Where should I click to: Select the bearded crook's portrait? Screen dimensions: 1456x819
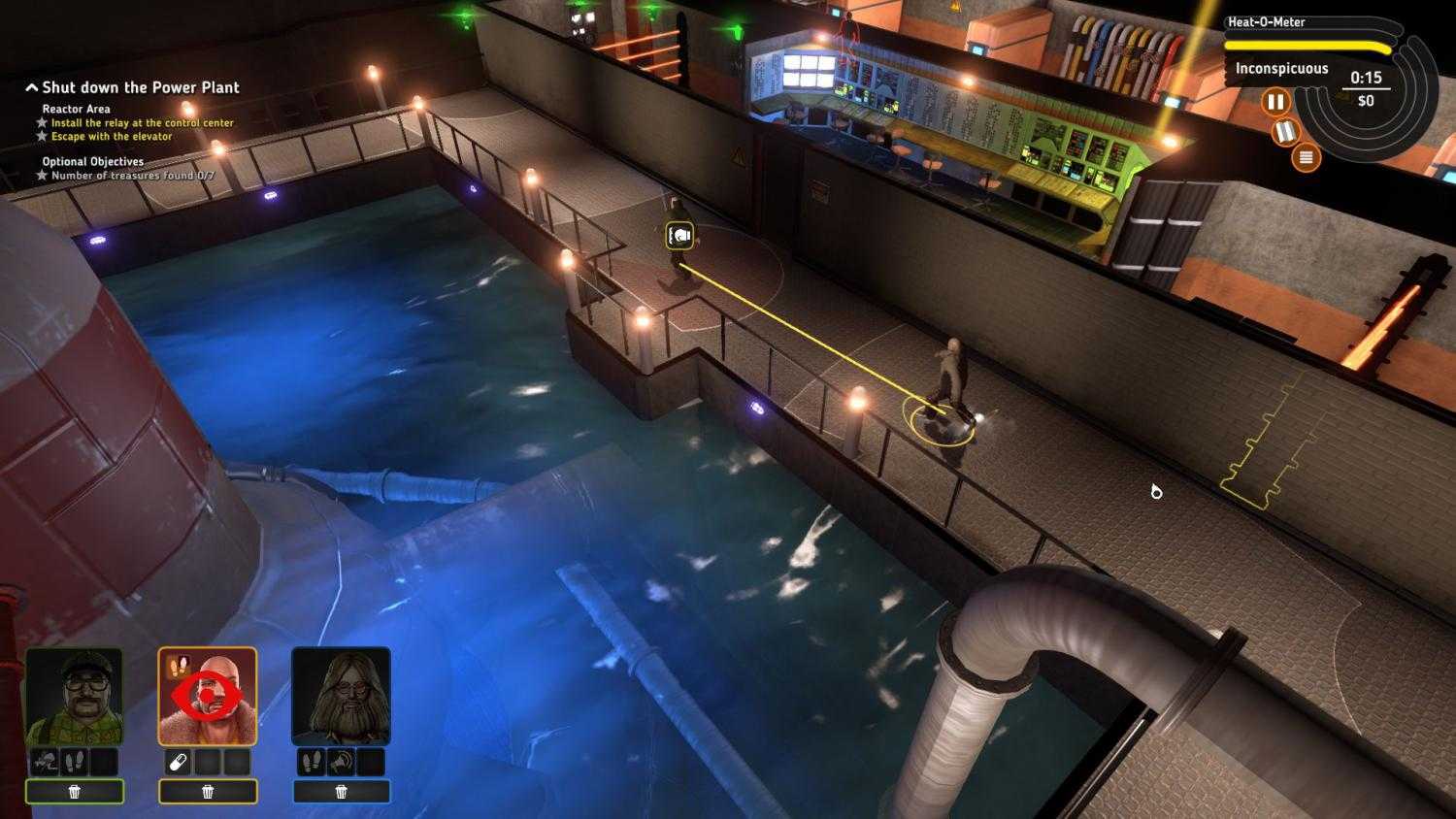point(341,696)
